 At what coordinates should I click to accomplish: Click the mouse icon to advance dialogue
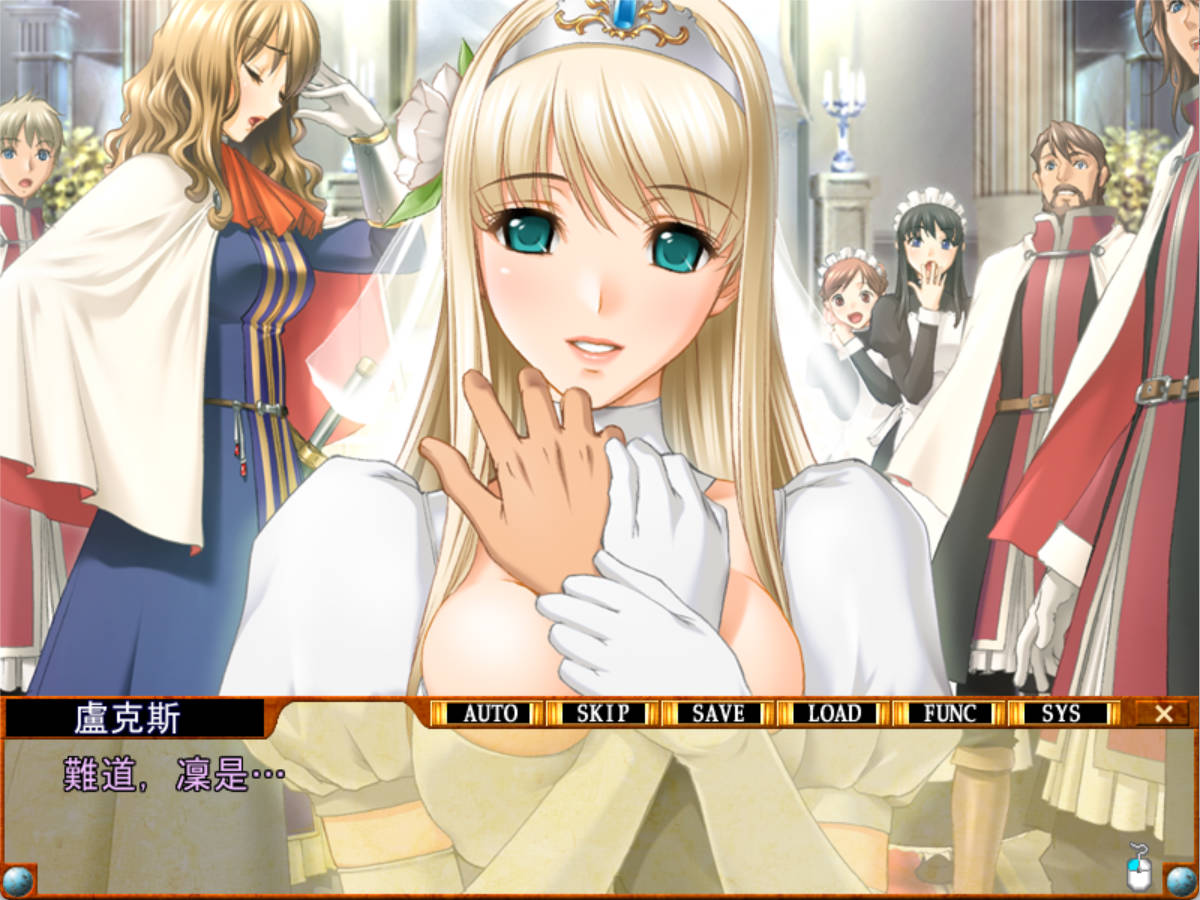pyautogui.click(x=1139, y=868)
